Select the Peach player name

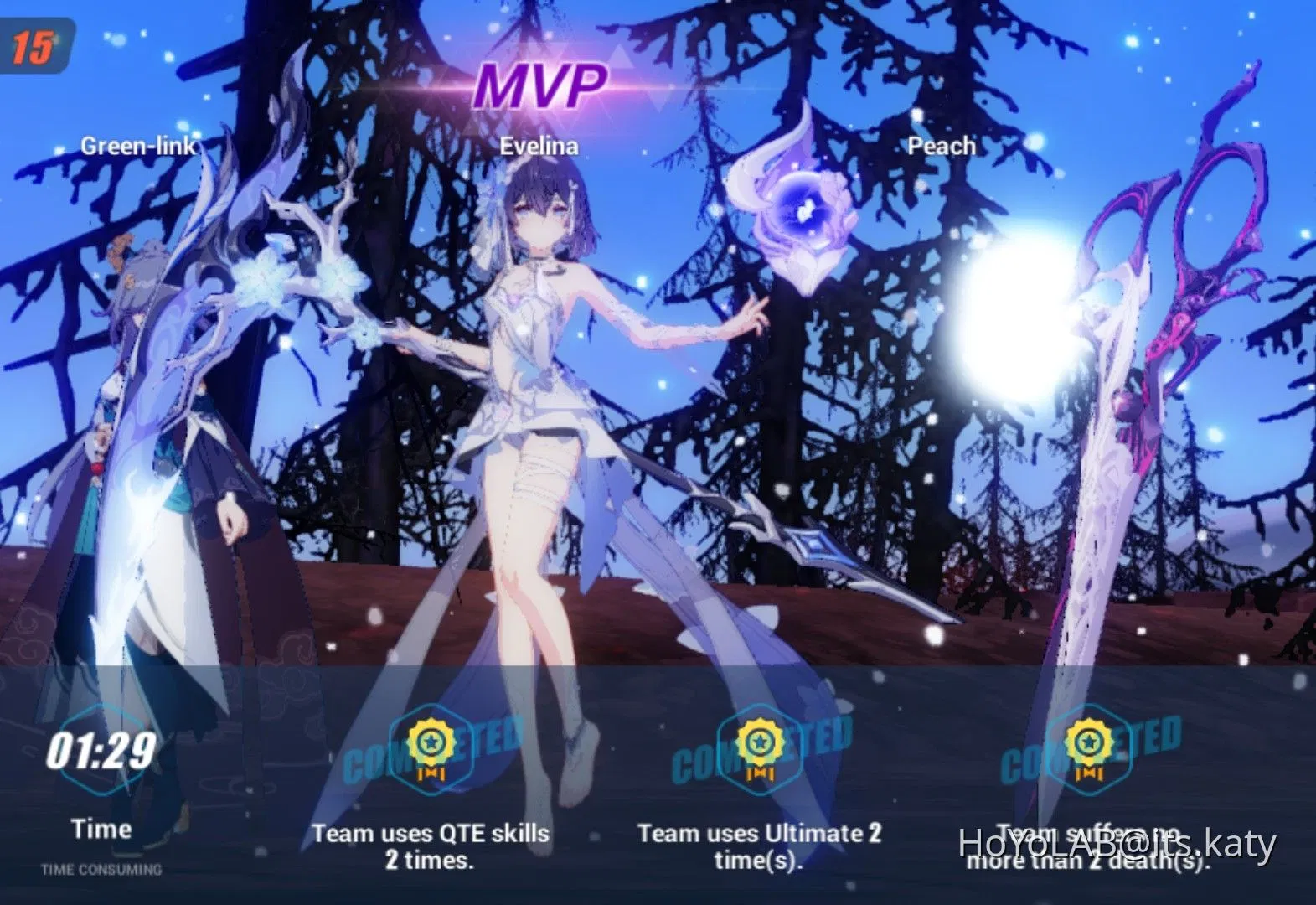point(941,146)
